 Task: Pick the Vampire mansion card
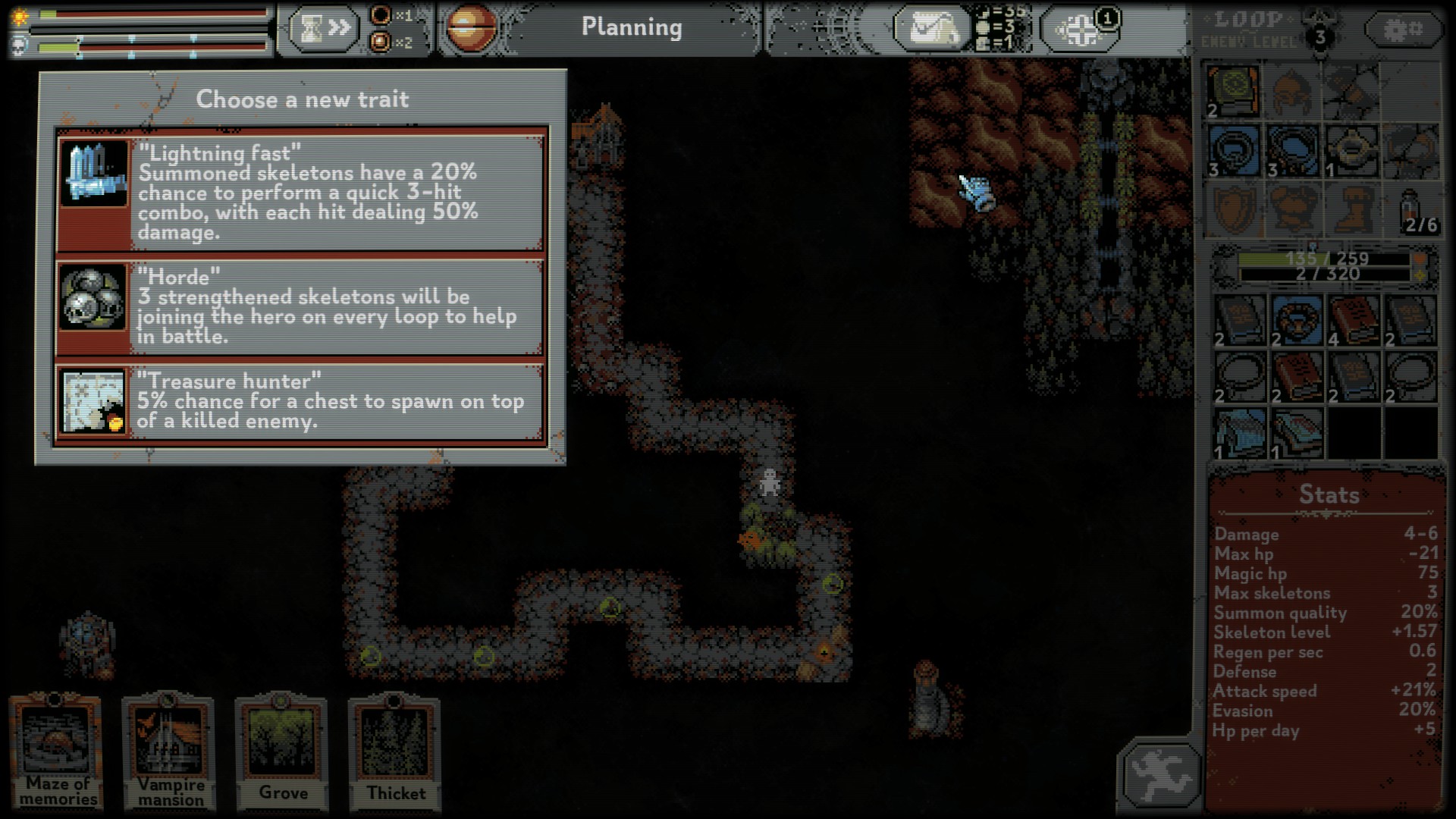(169, 751)
